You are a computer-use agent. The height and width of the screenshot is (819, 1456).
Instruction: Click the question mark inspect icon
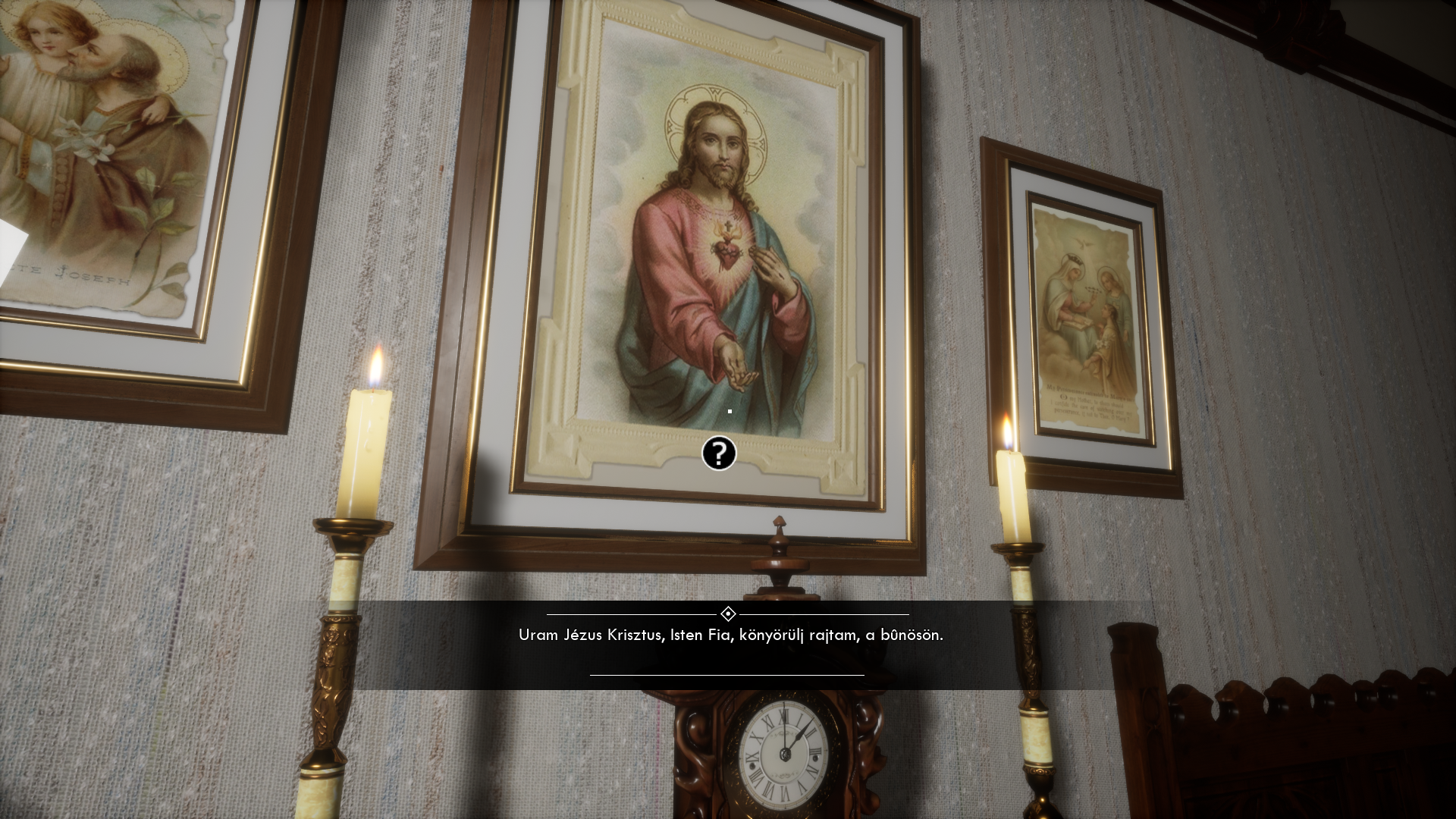719,453
